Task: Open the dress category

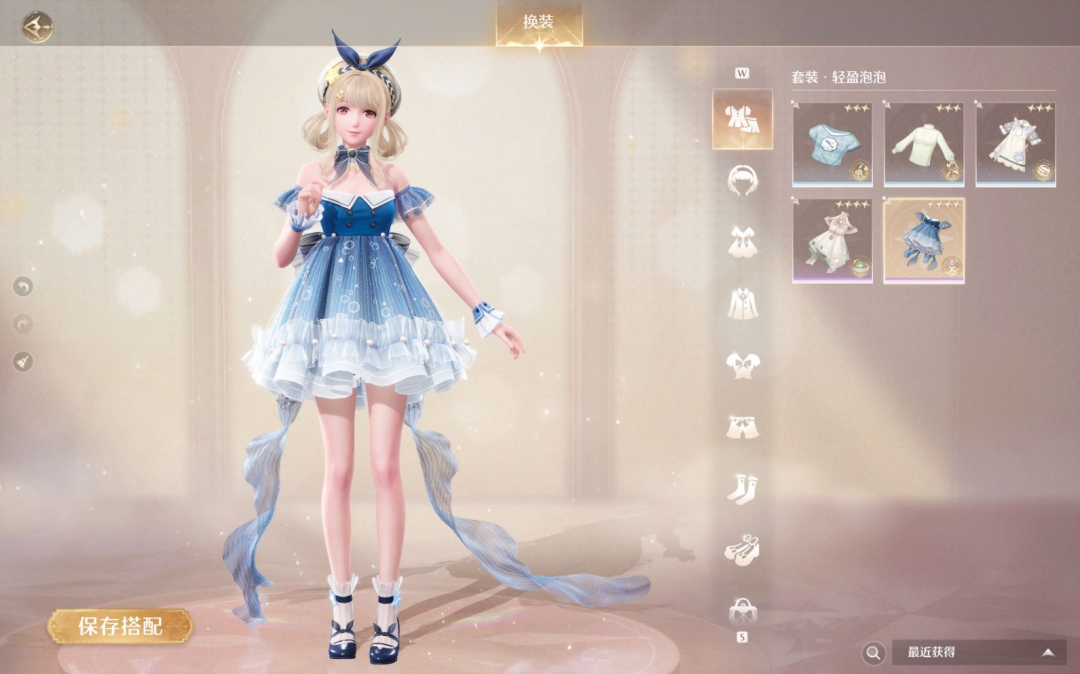Action: [742, 241]
